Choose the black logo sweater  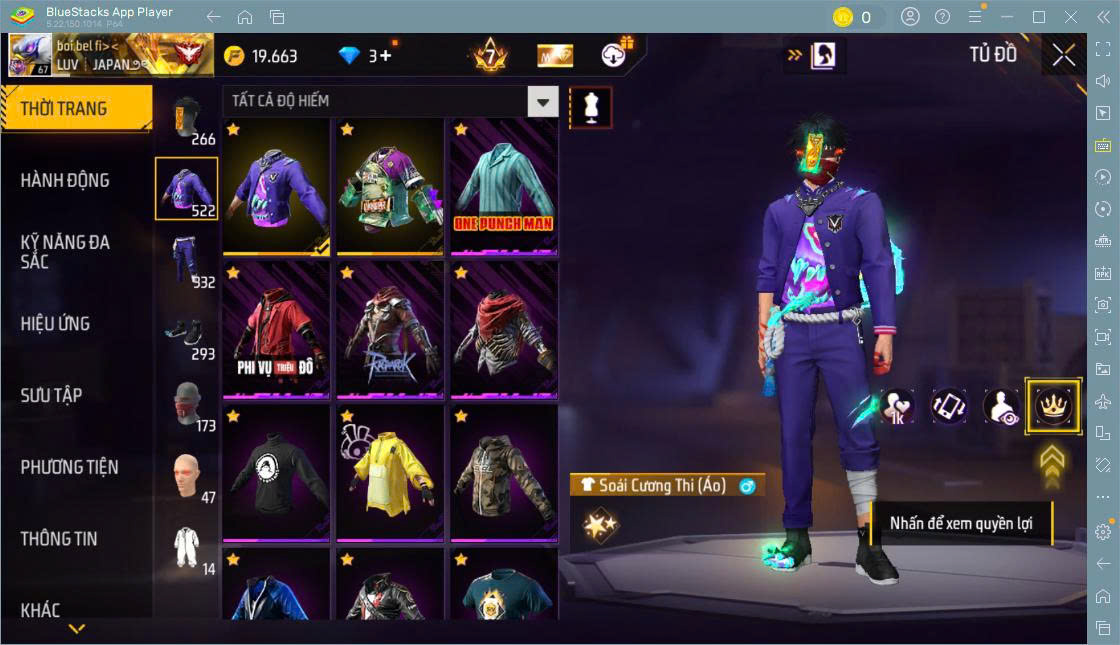pos(275,471)
